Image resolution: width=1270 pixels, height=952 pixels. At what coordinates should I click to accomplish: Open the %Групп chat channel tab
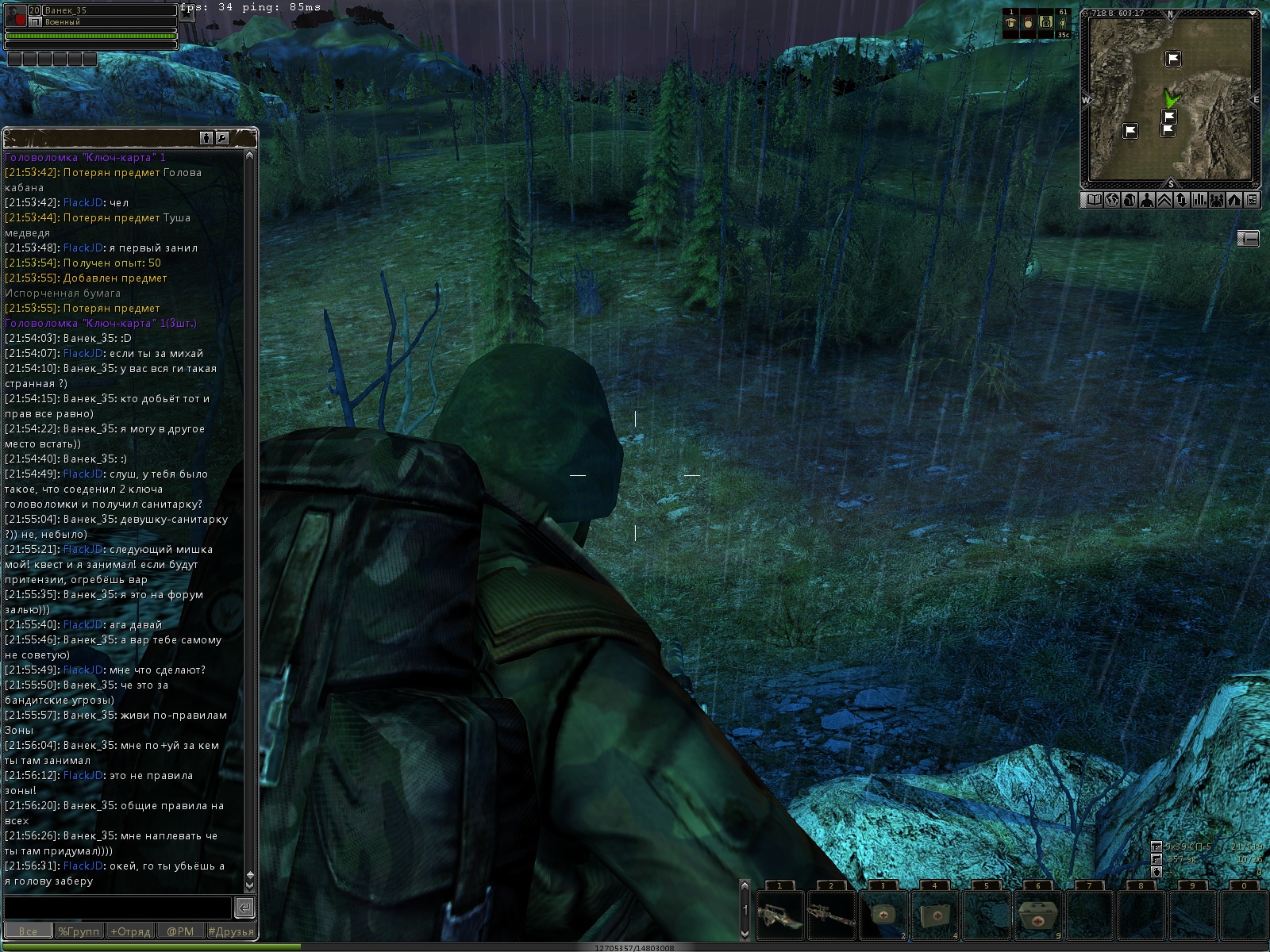click(79, 931)
